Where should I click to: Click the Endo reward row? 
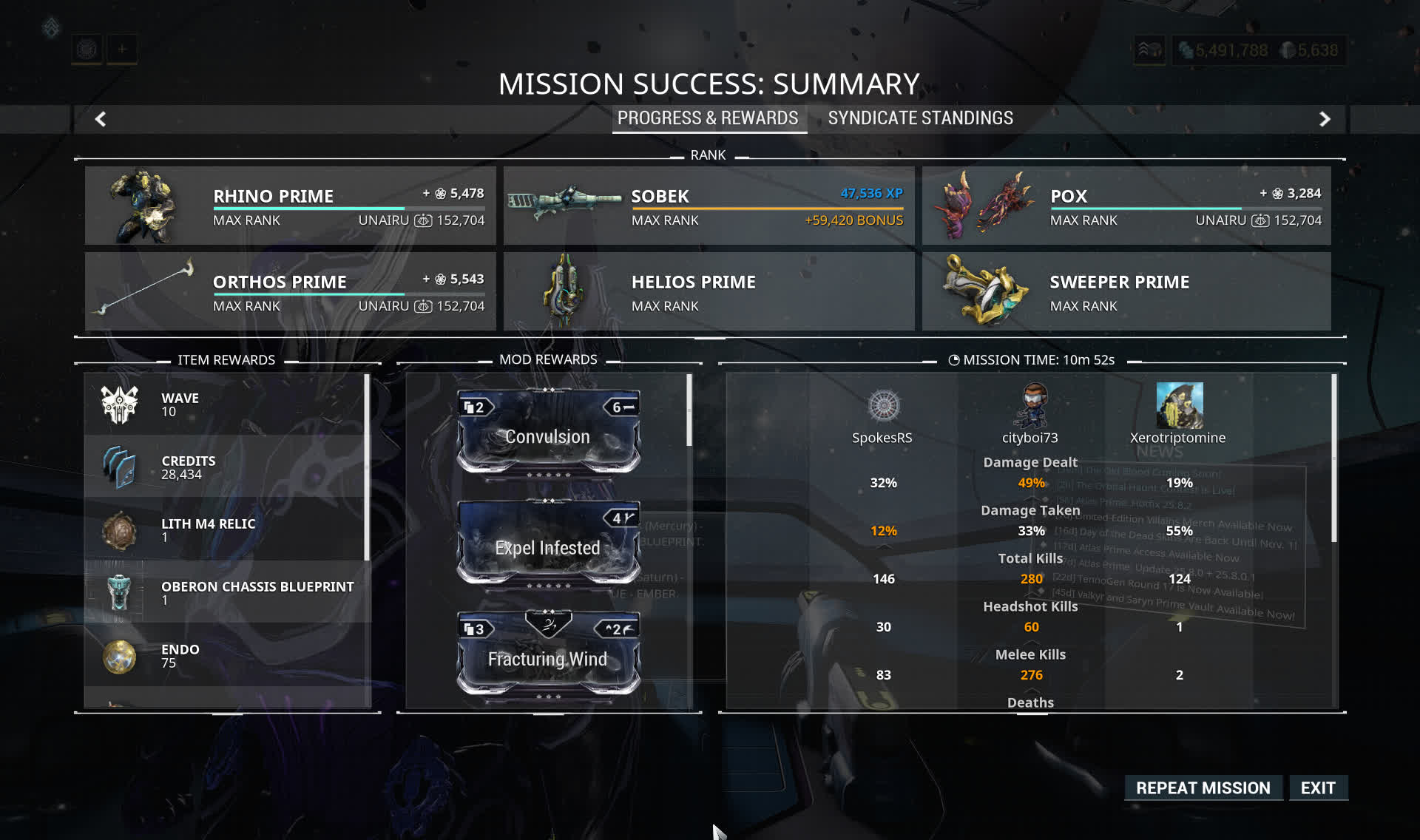[226, 655]
